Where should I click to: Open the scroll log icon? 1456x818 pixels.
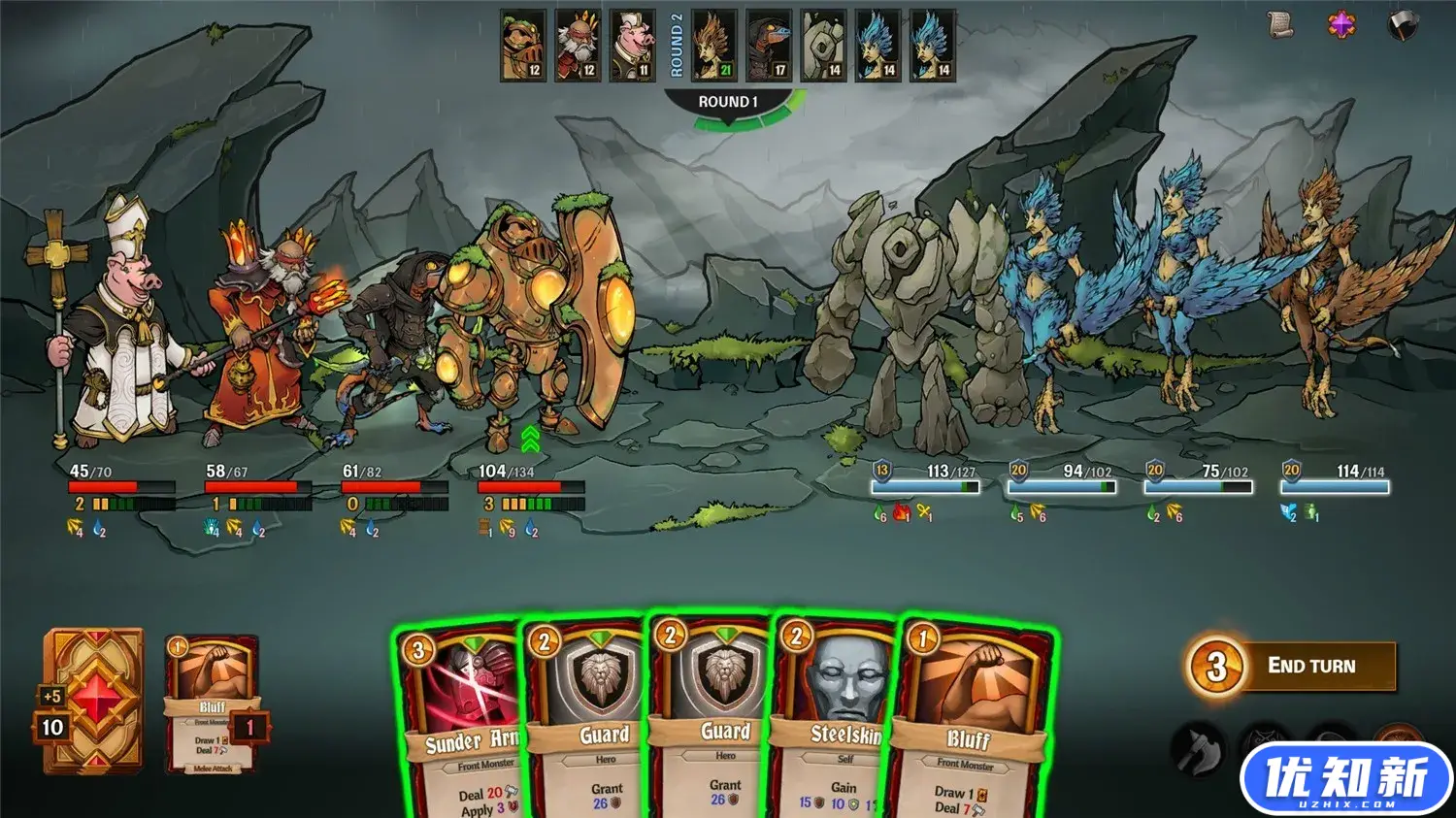point(1281,25)
